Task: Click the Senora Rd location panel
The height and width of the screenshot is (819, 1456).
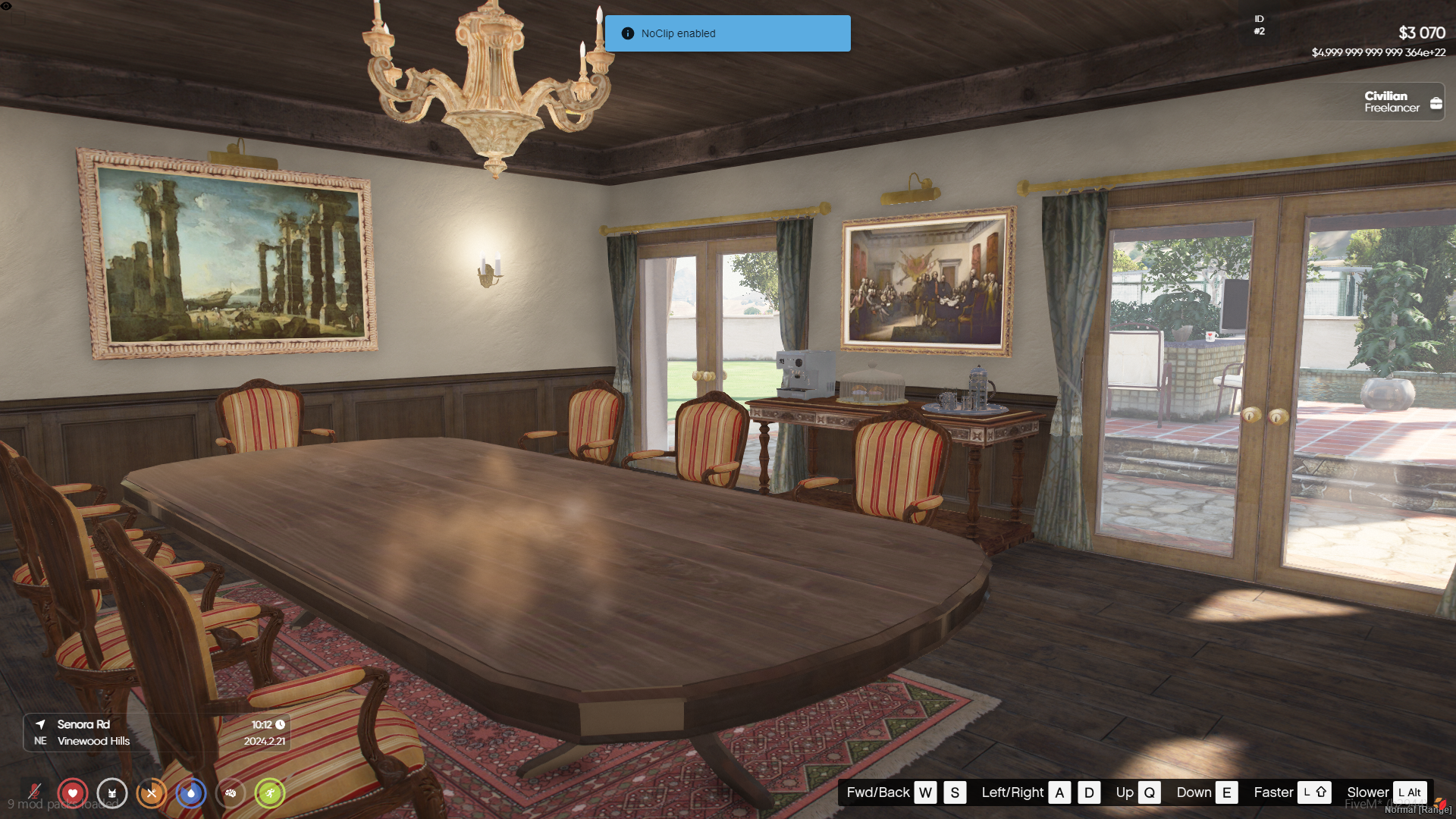Action: [x=157, y=733]
